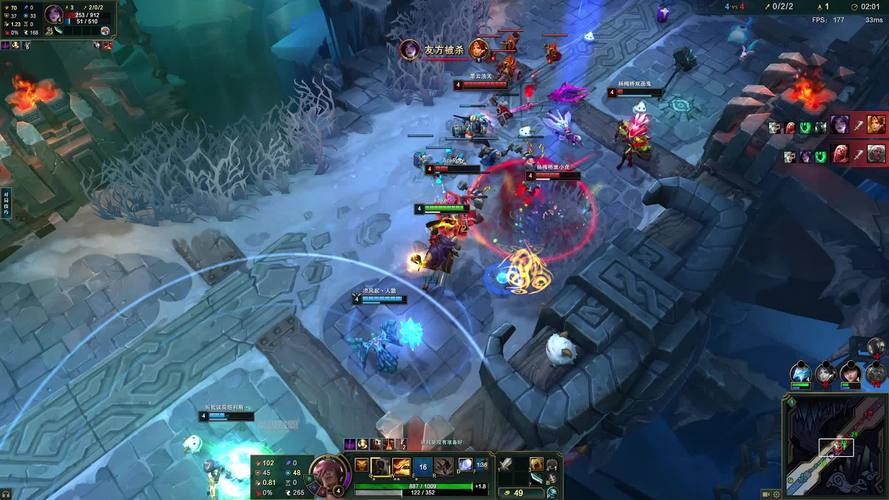Click the player champion portrait in bottom HUD
Viewport: 889px width, 500px height.
point(329,471)
